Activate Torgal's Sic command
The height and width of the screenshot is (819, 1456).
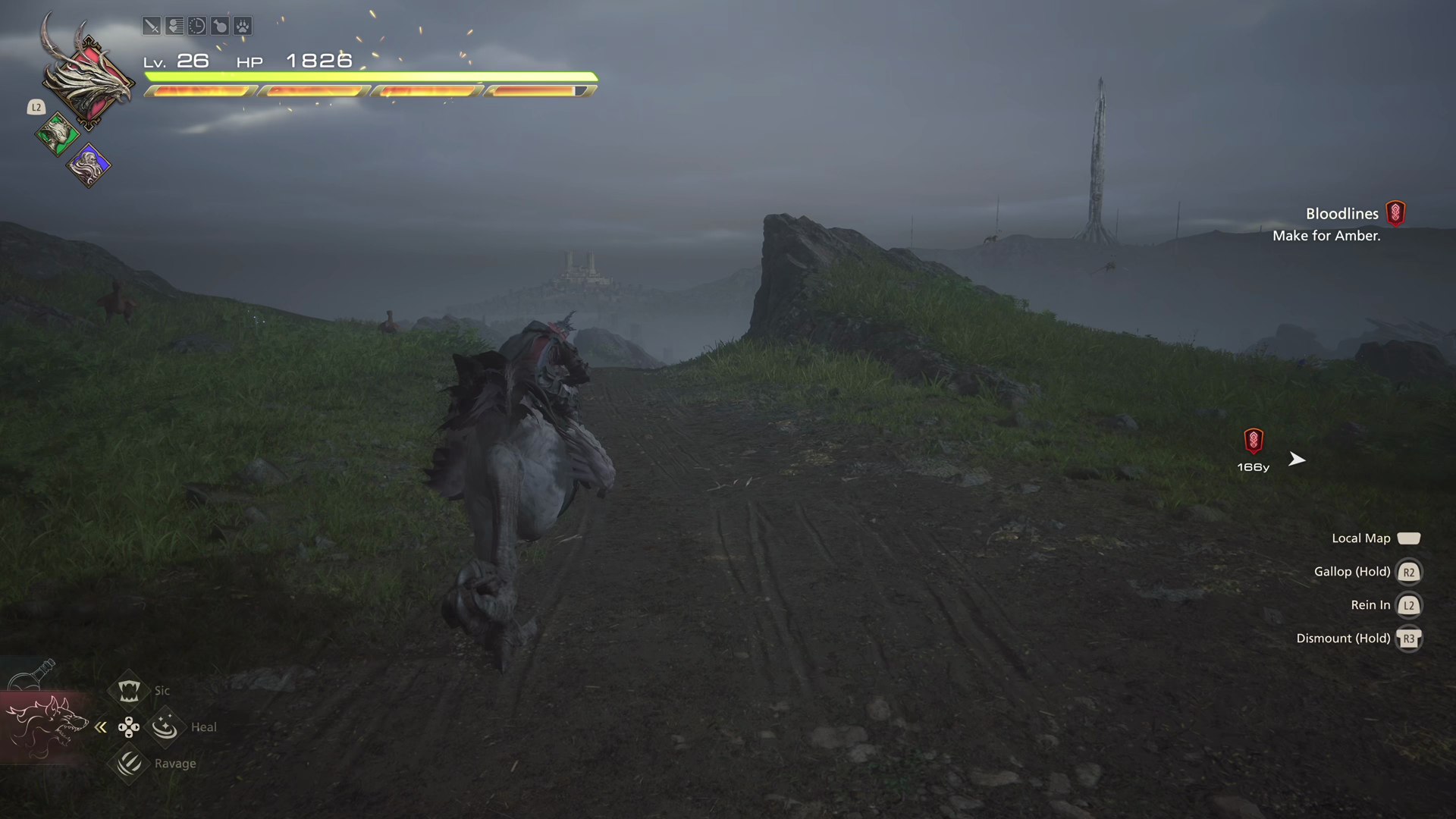click(x=129, y=690)
